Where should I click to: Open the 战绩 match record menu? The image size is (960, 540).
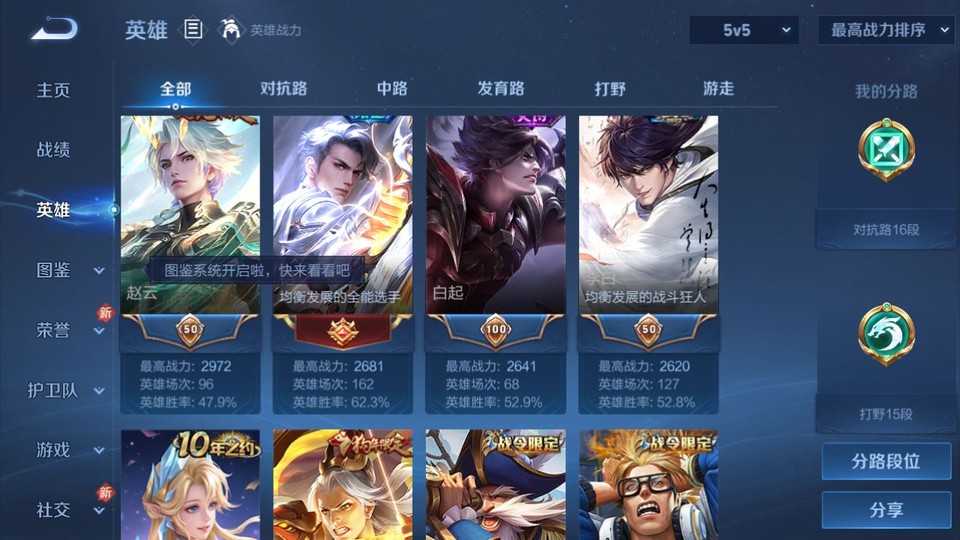54,150
